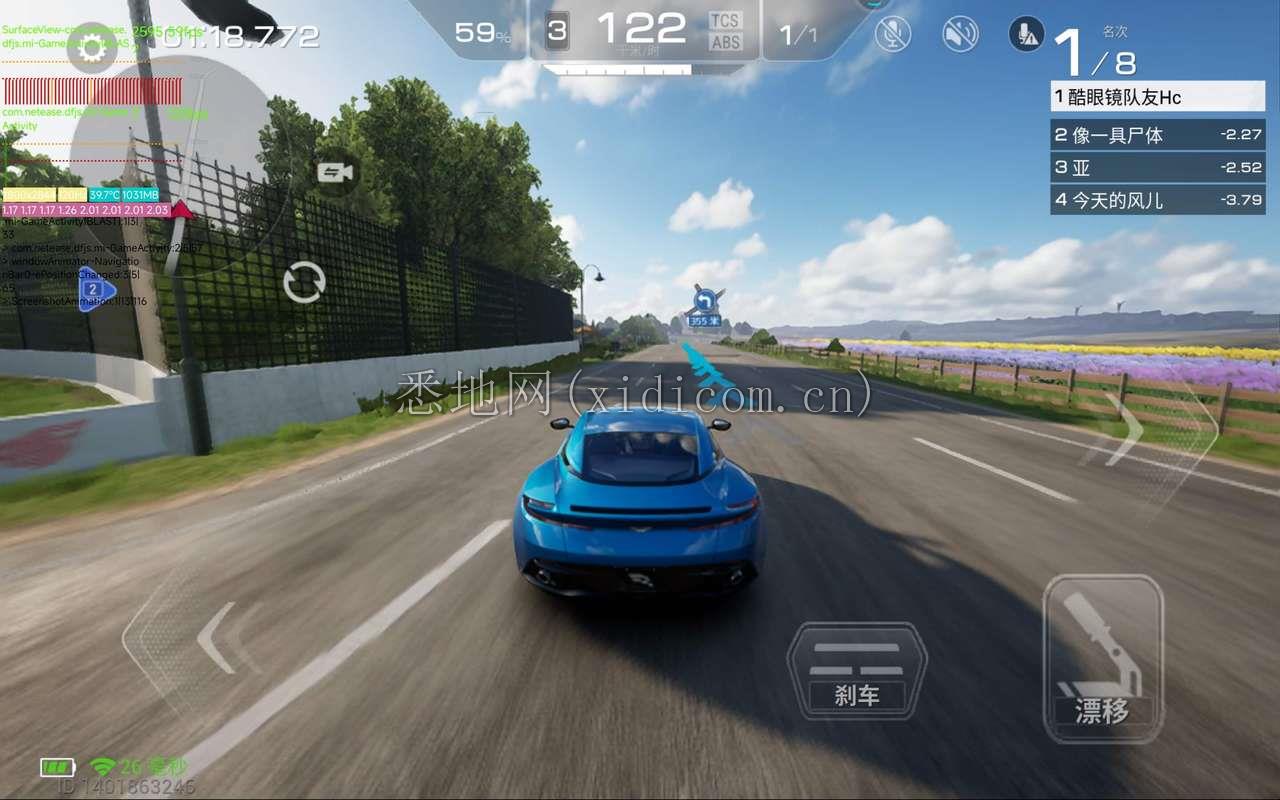Screen dimensions: 1280x800
Task: Open the gear settings menu
Action: (91, 47)
